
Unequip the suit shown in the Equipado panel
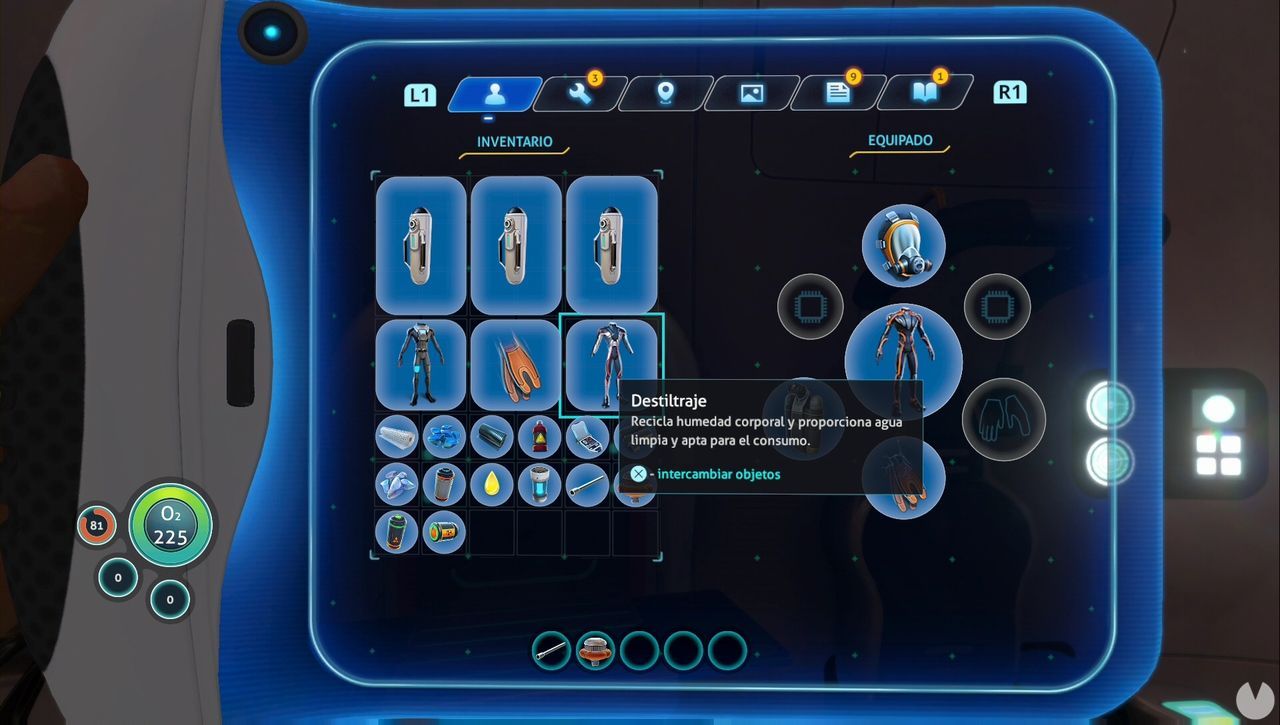click(x=901, y=360)
